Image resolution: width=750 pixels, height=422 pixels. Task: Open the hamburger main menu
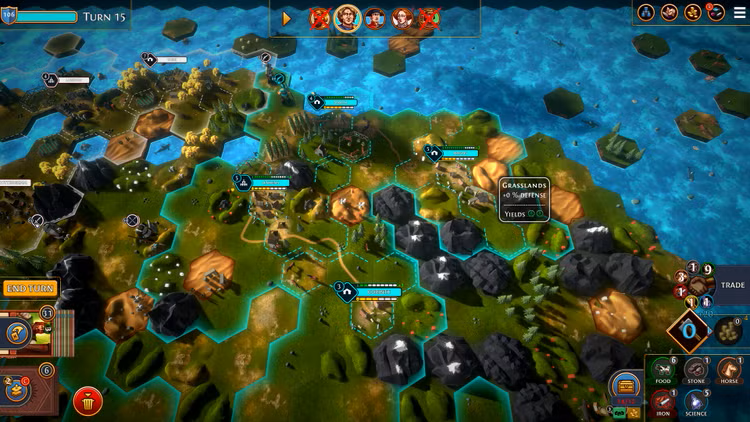click(740, 12)
